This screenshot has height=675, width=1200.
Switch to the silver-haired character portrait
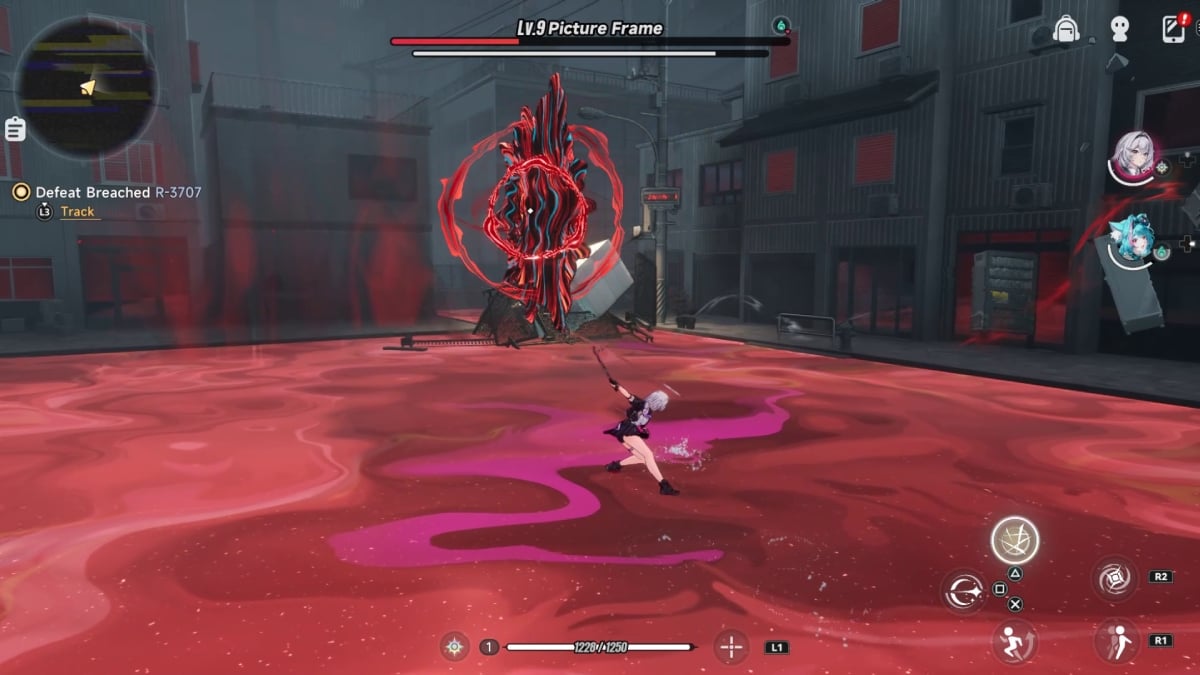click(x=1135, y=156)
